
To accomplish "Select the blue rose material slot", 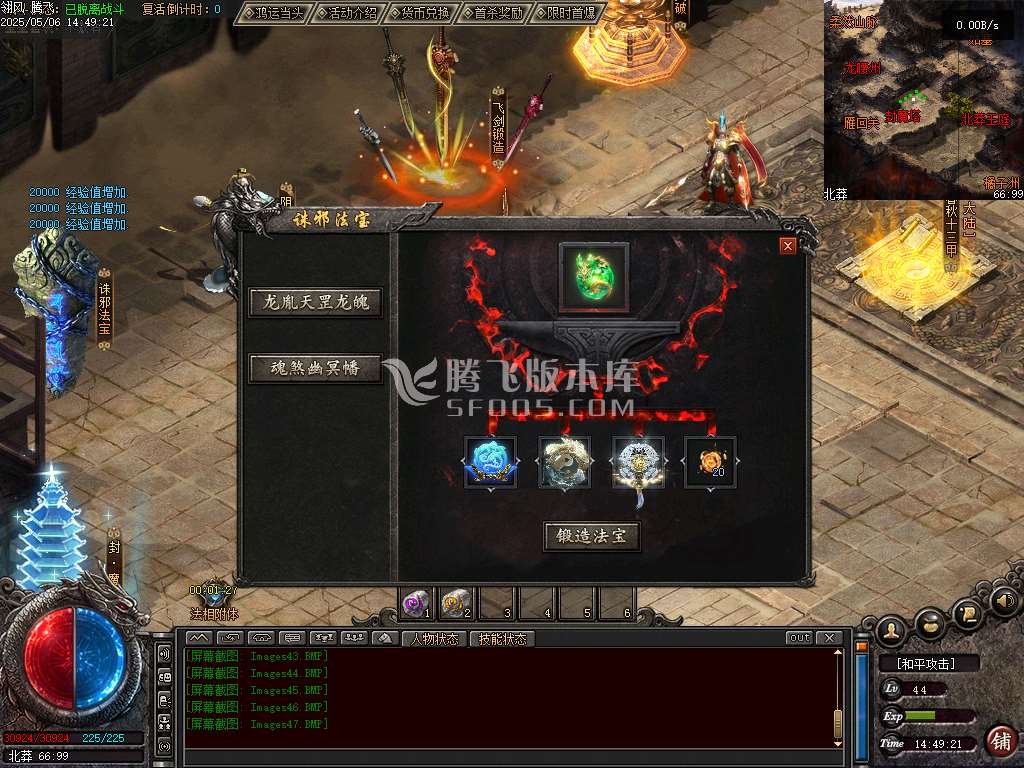I will coord(490,462).
